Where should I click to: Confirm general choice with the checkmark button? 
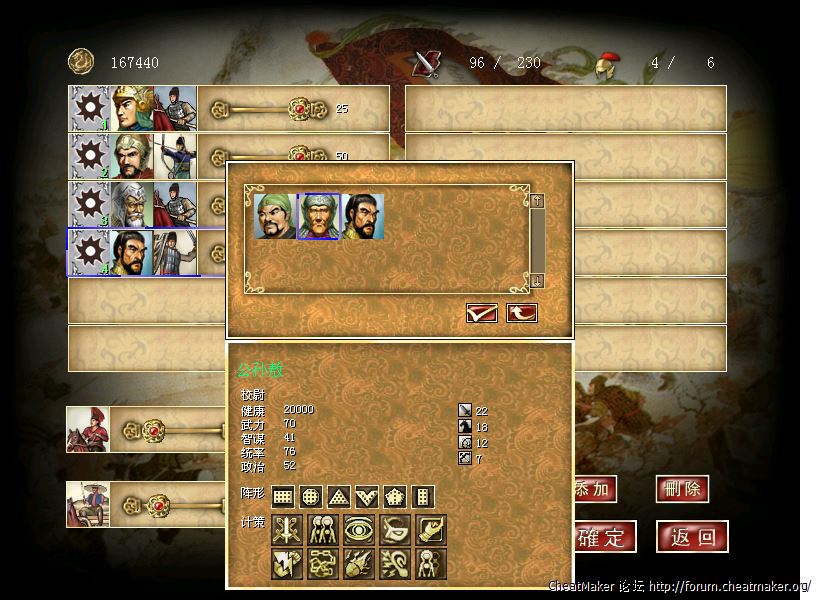482,313
